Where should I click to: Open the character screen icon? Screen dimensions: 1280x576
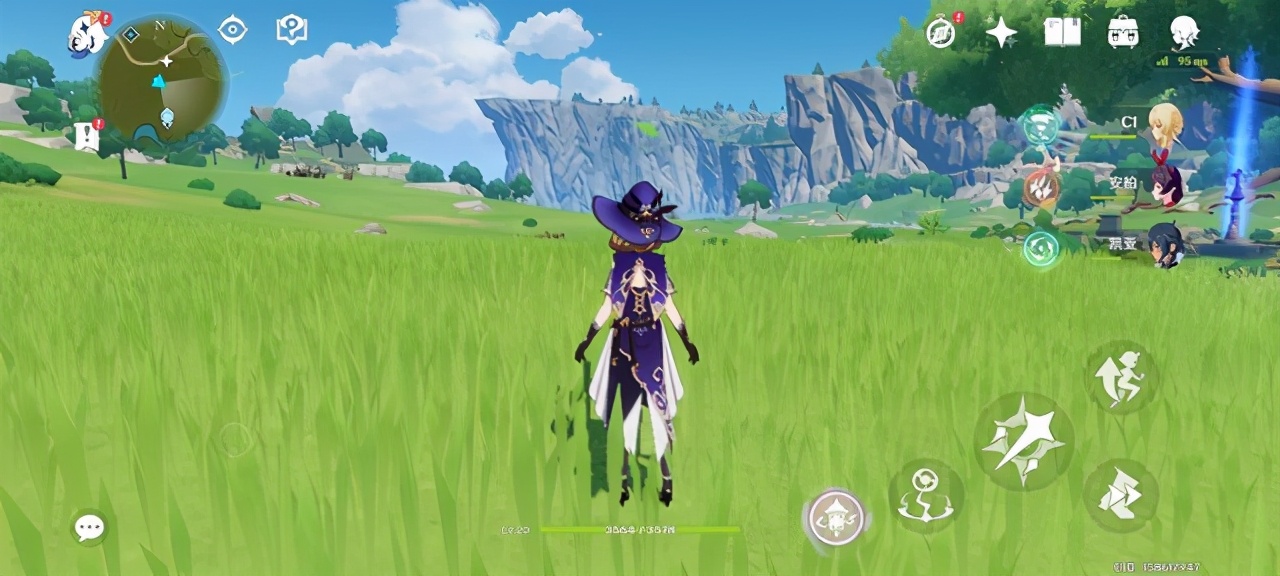(1184, 32)
